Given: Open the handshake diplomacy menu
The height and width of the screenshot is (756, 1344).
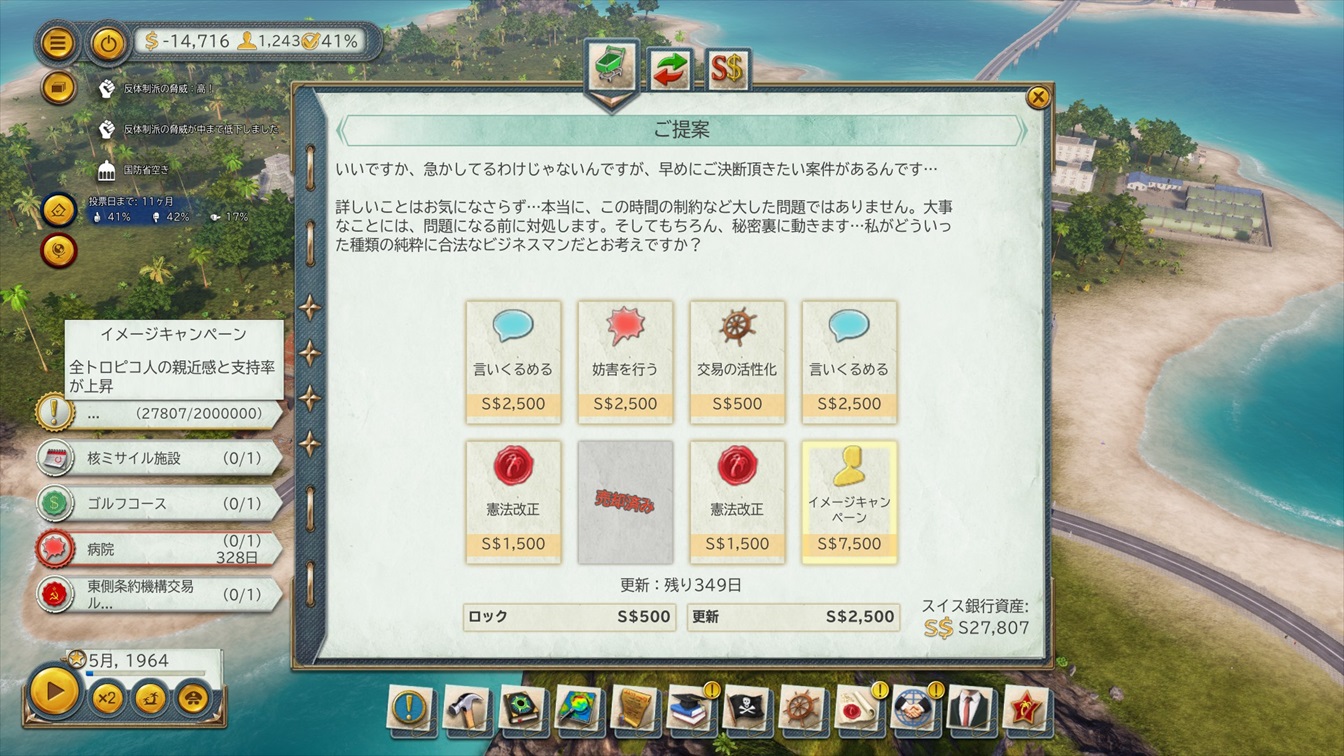Looking at the screenshot, I should [x=912, y=708].
